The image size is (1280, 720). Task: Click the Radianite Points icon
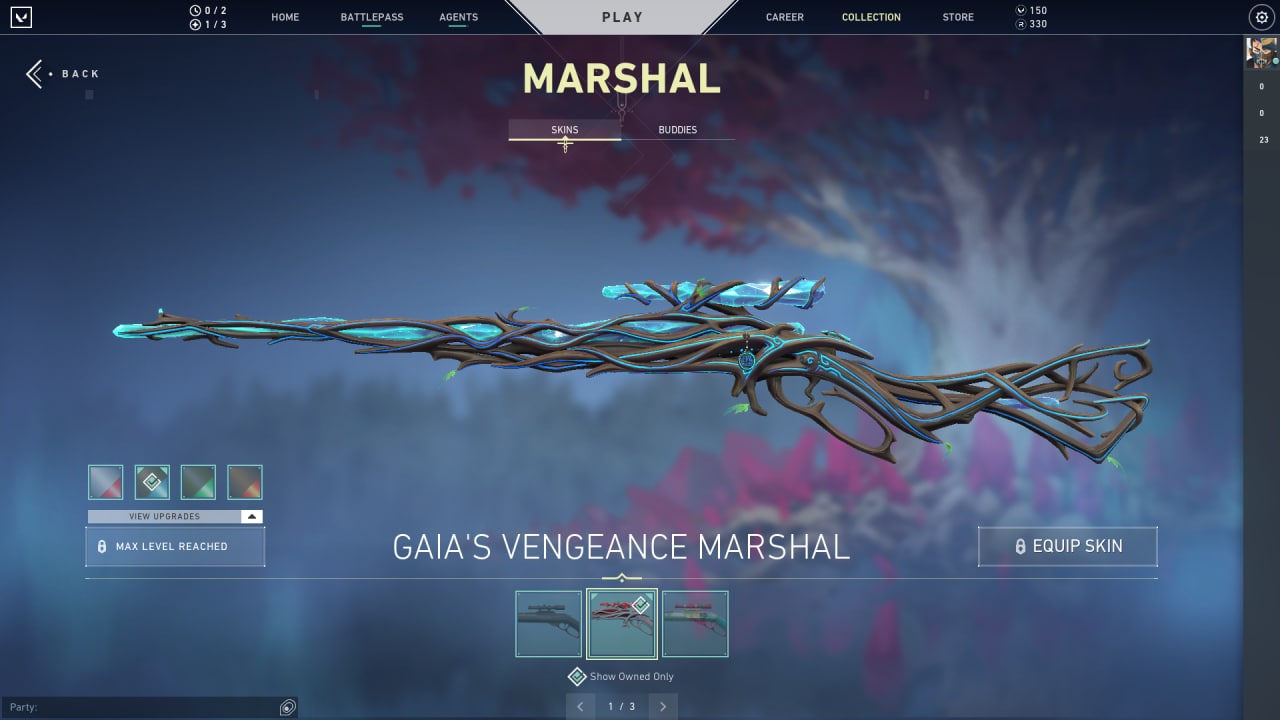pos(1019,23)
